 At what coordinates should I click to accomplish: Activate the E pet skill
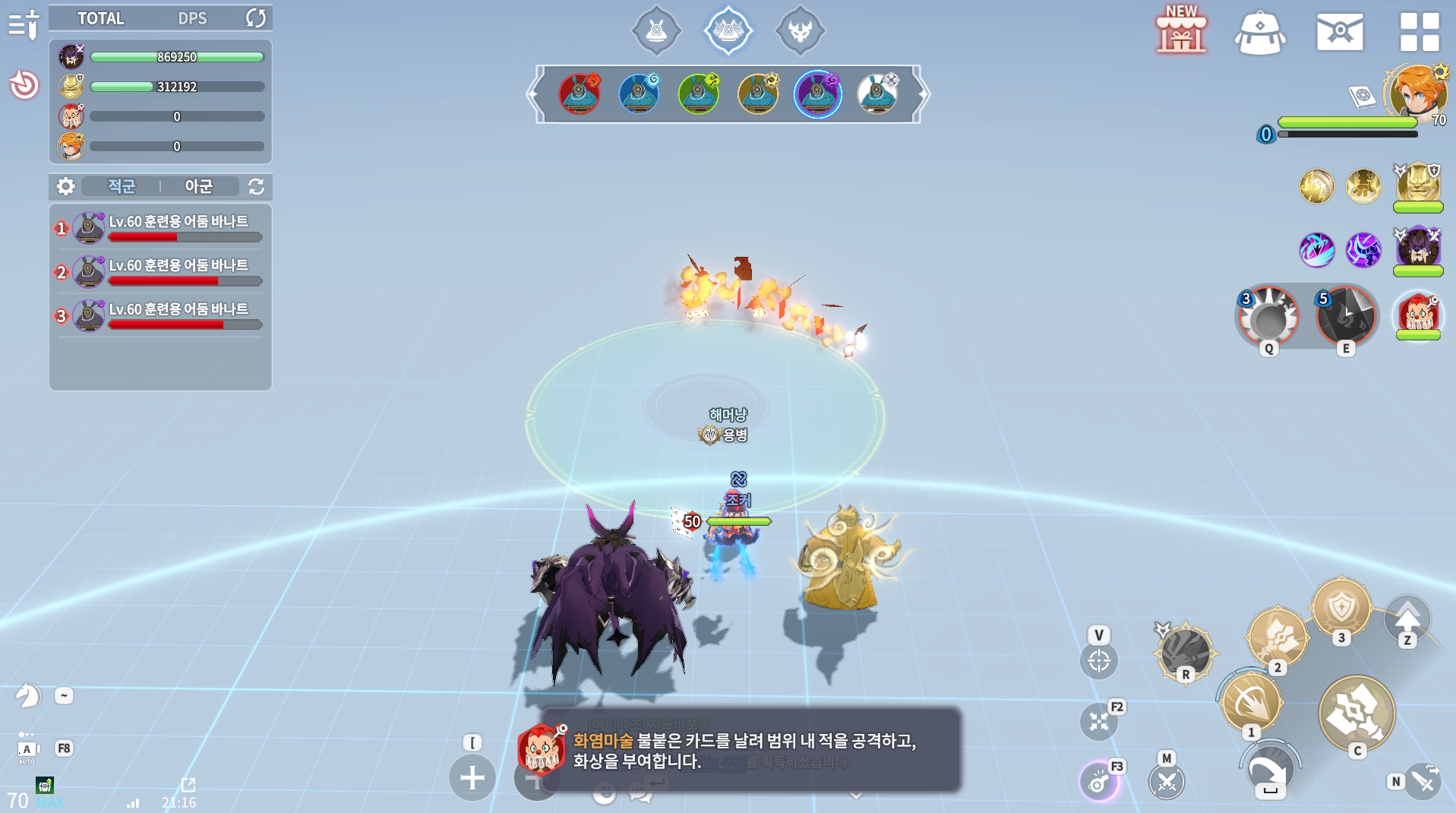1345,317
